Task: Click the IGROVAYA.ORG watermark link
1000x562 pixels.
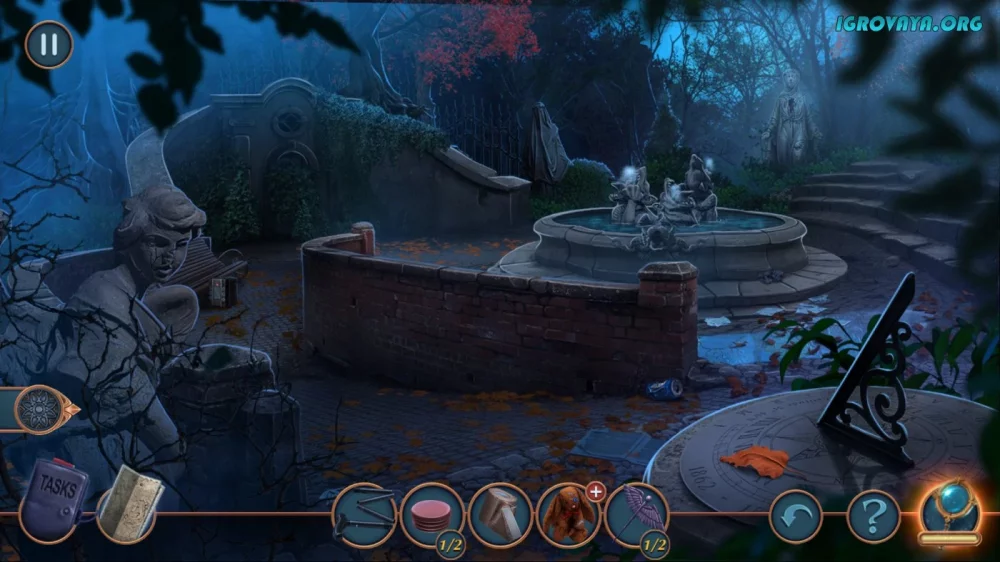Action: click(909, 23)
